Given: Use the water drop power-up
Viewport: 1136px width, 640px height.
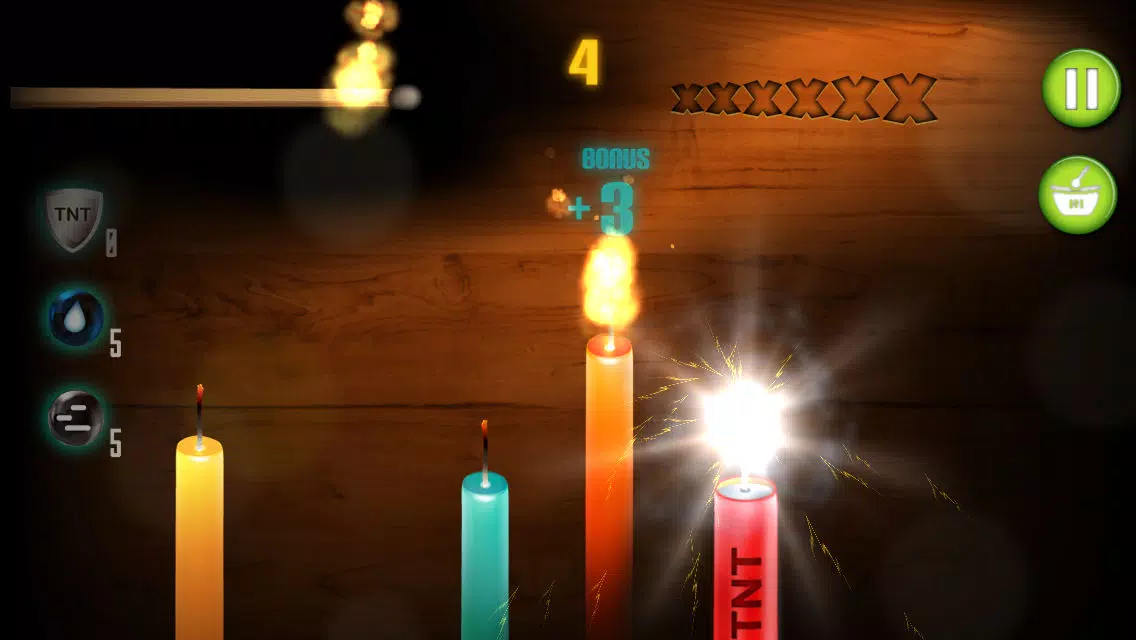Looking at the screenshot, I should click(x=77, y=317).
